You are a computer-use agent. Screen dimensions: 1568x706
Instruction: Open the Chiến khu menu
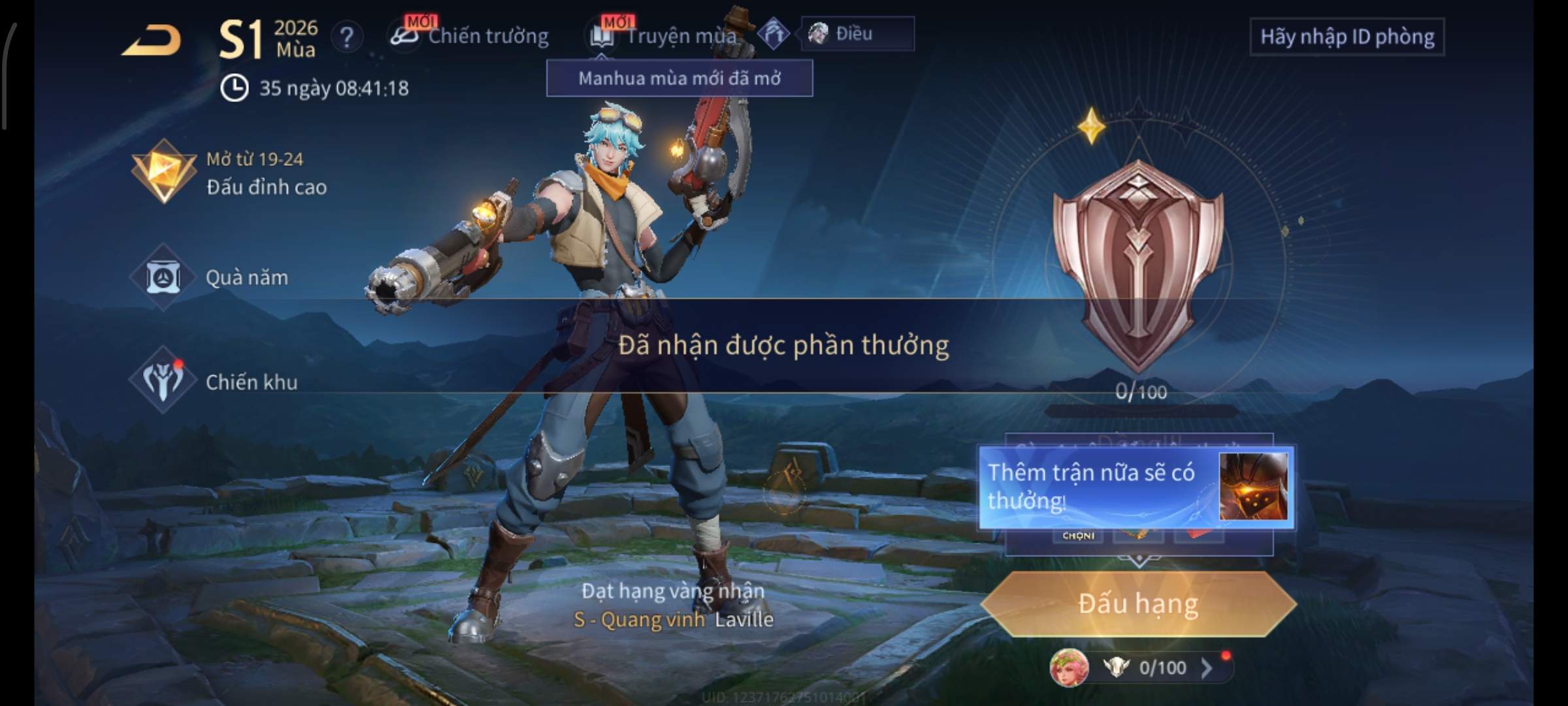(x=216, y=381)
